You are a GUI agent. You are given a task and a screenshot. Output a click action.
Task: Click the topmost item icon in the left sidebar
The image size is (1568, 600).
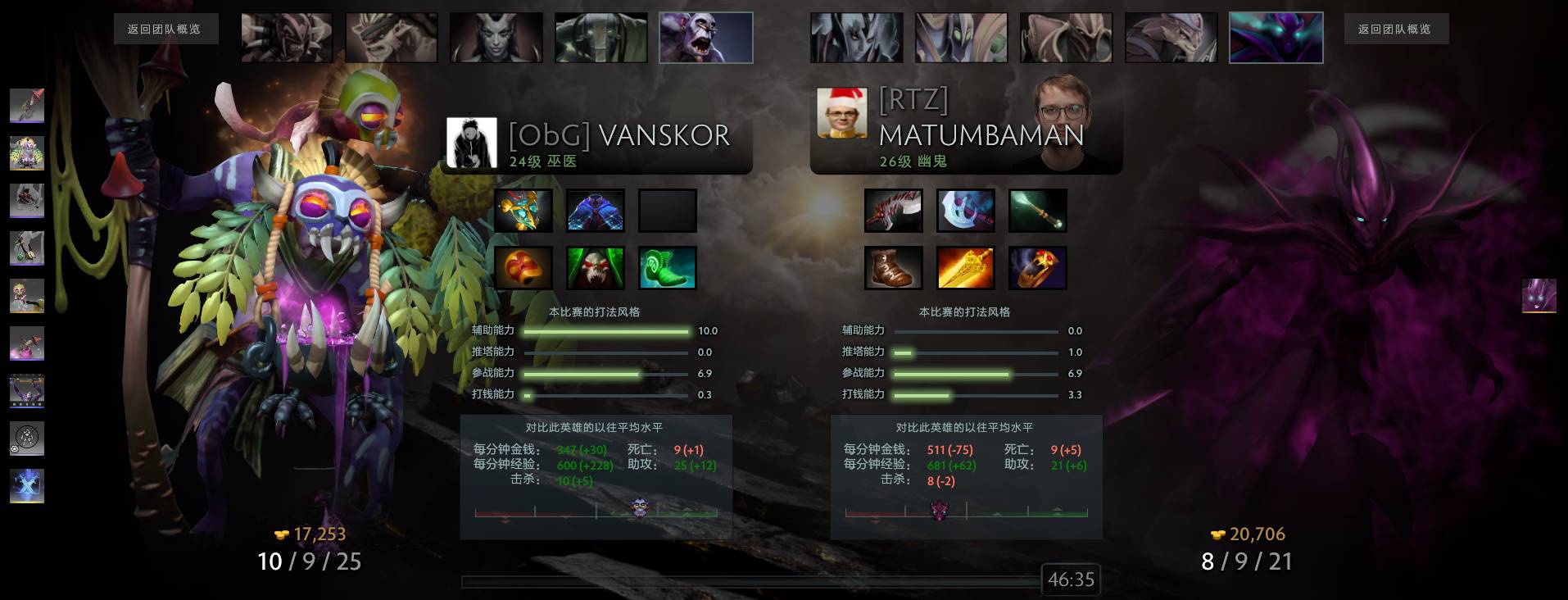[27, 105]
